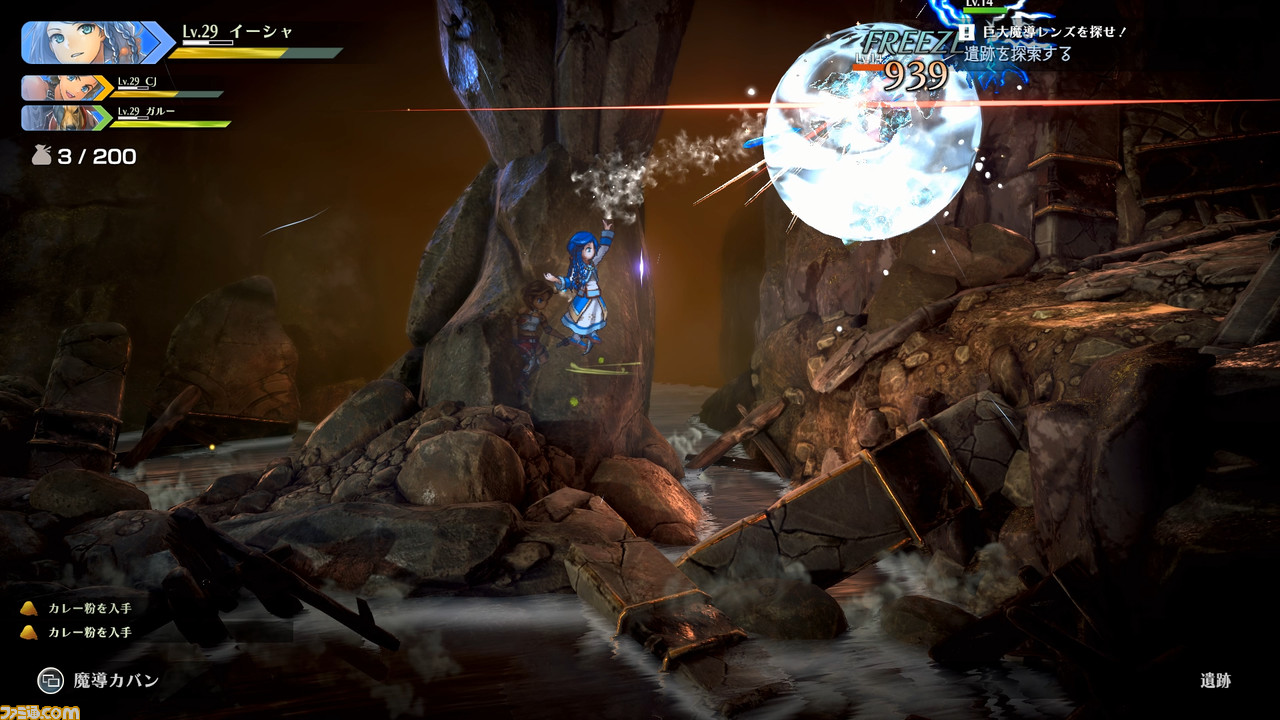
Task: Open the giant rune-lens quest tracker
Action: (x=1043, y=33)
